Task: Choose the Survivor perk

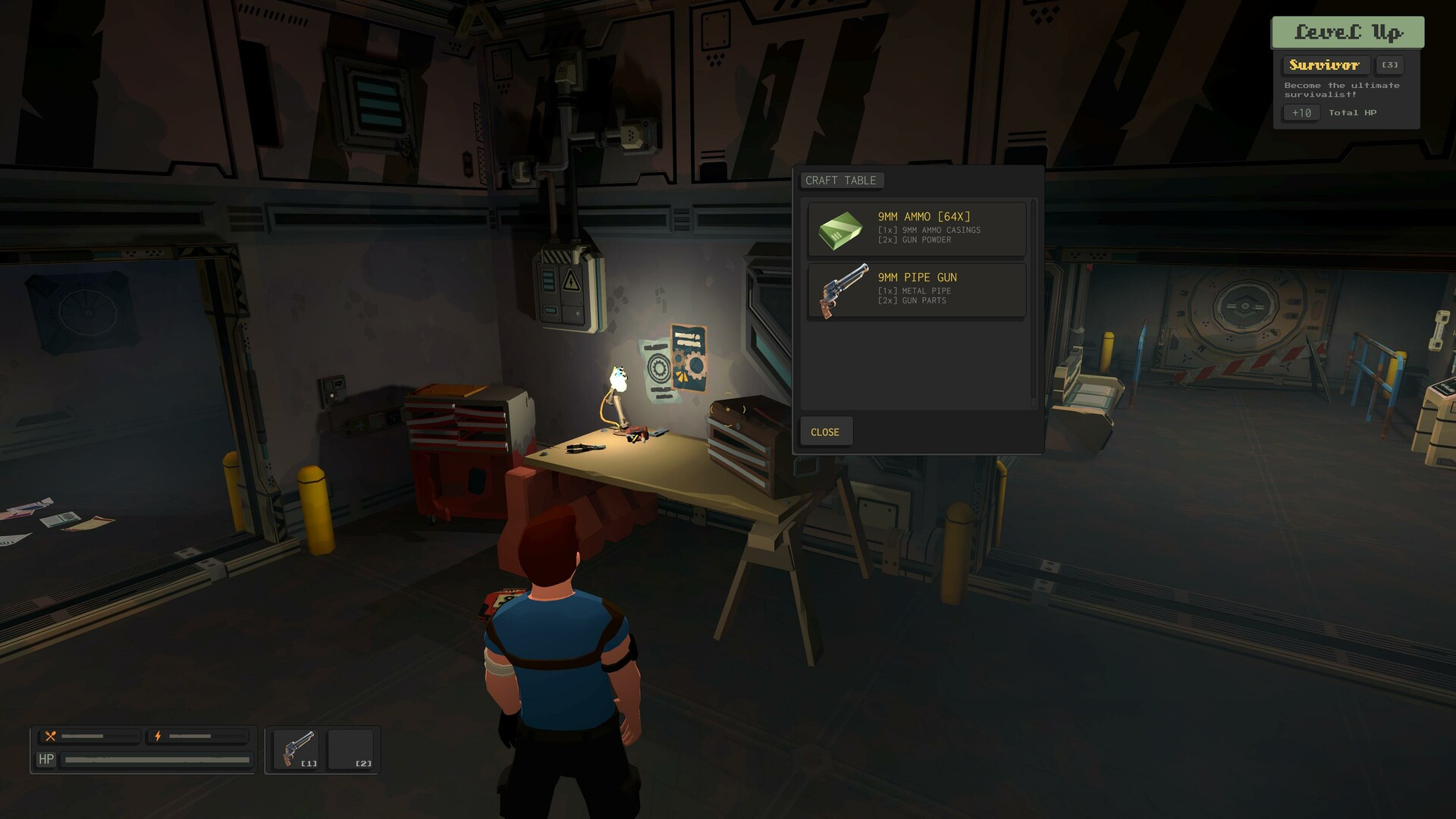Action: [x=1324, y=65]
